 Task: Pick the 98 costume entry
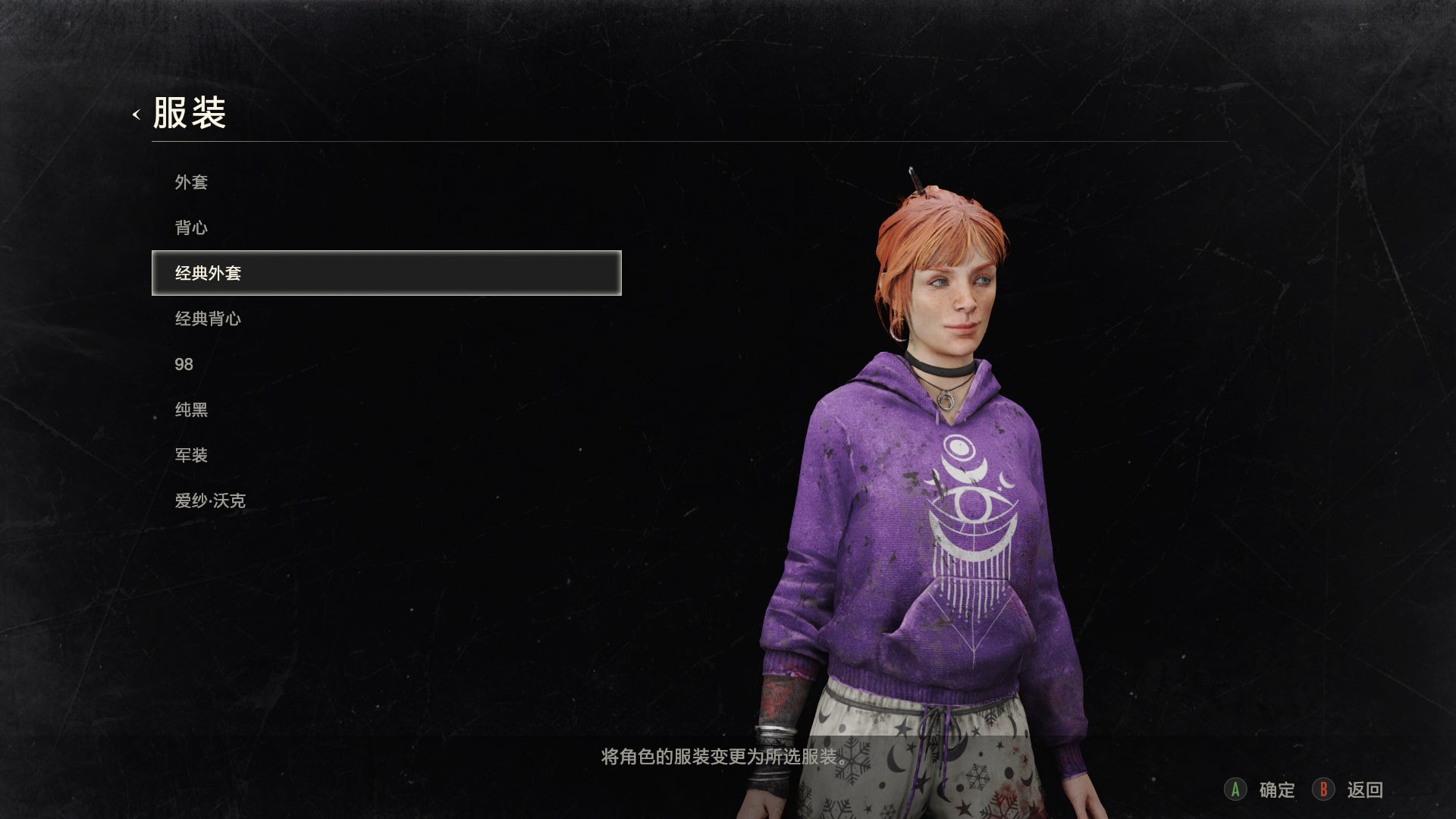[x=184, y=364]
